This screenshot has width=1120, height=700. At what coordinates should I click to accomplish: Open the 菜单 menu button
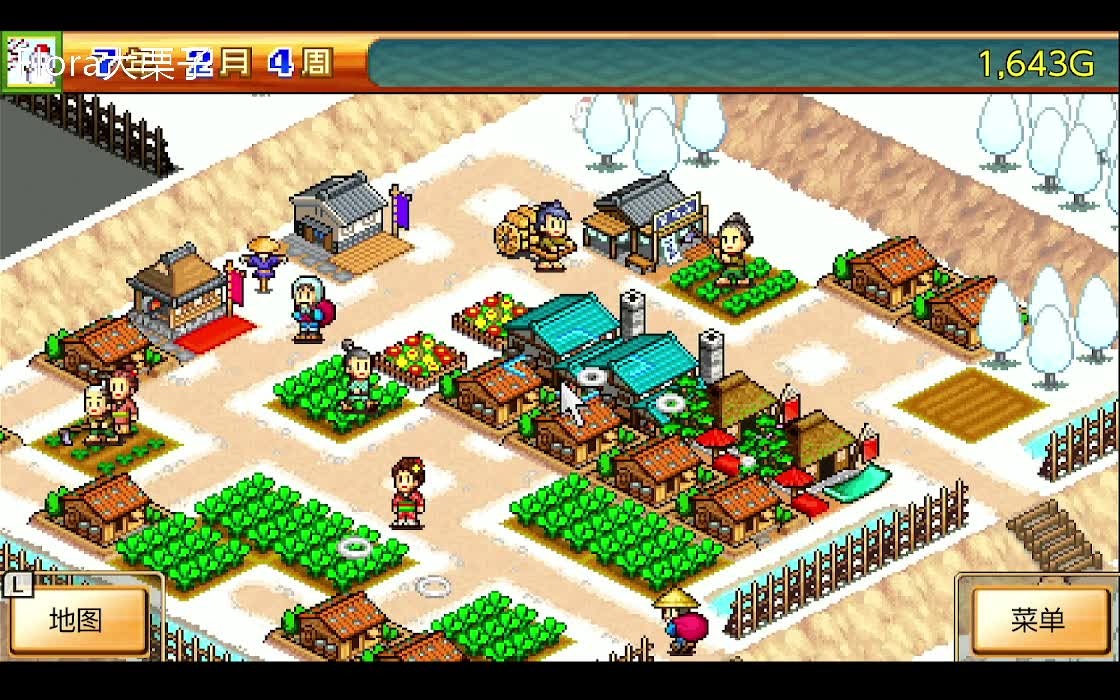[1037, 620]
